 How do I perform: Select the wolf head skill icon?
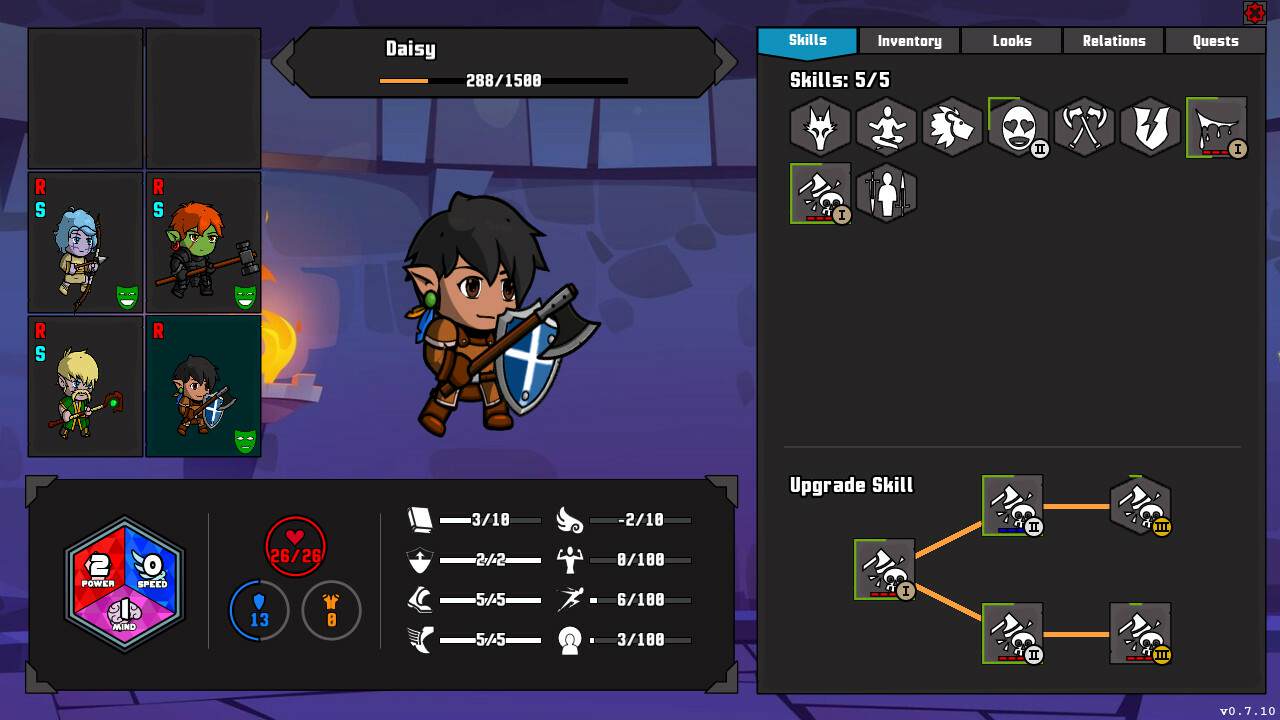pos(820,127)
